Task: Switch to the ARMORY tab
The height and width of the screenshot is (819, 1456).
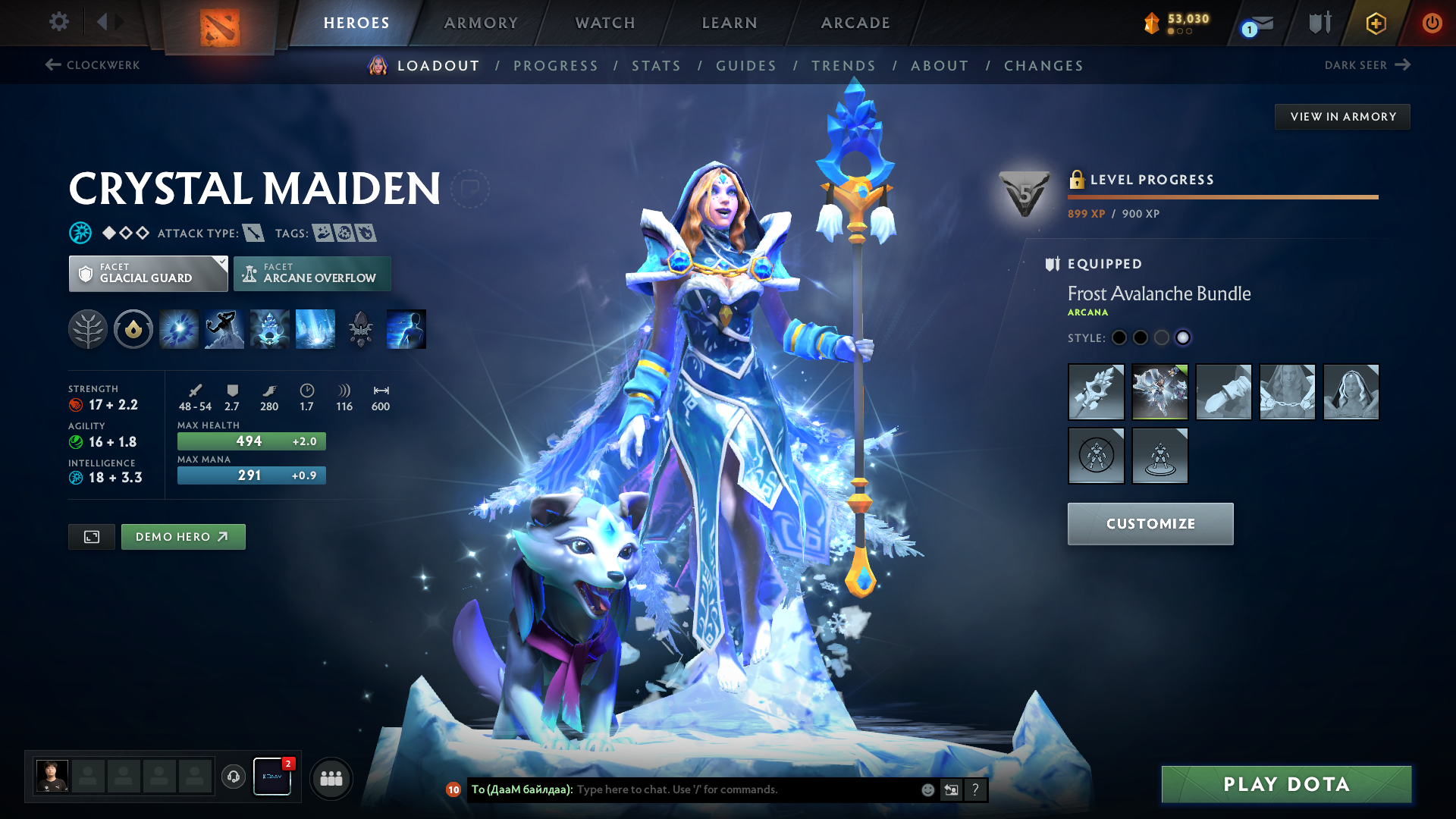Action: [x=481, y=22]
